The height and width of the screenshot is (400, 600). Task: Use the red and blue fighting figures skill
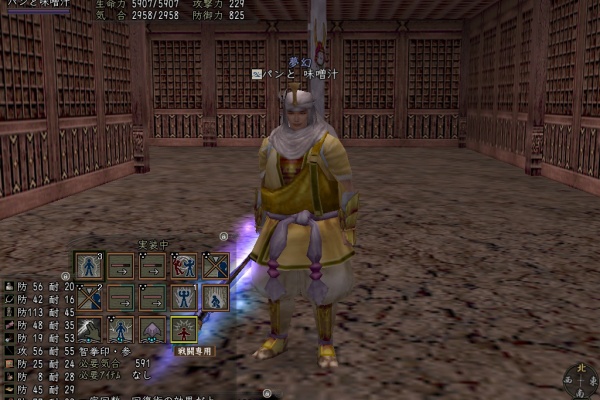pyautogui.click(x=184, y=265)
